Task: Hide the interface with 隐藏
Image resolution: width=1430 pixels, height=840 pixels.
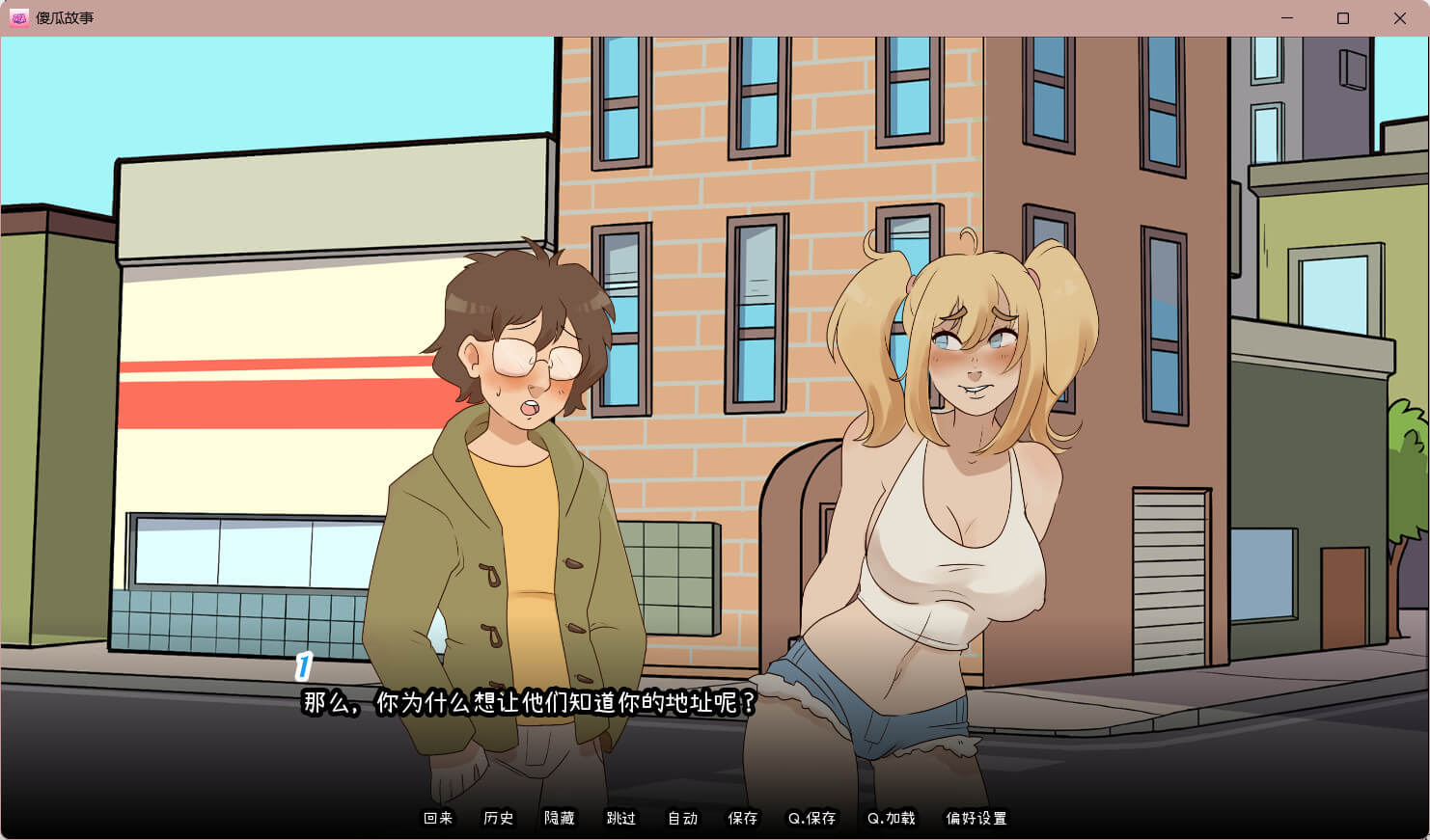Action: click(x=560, y=818)
